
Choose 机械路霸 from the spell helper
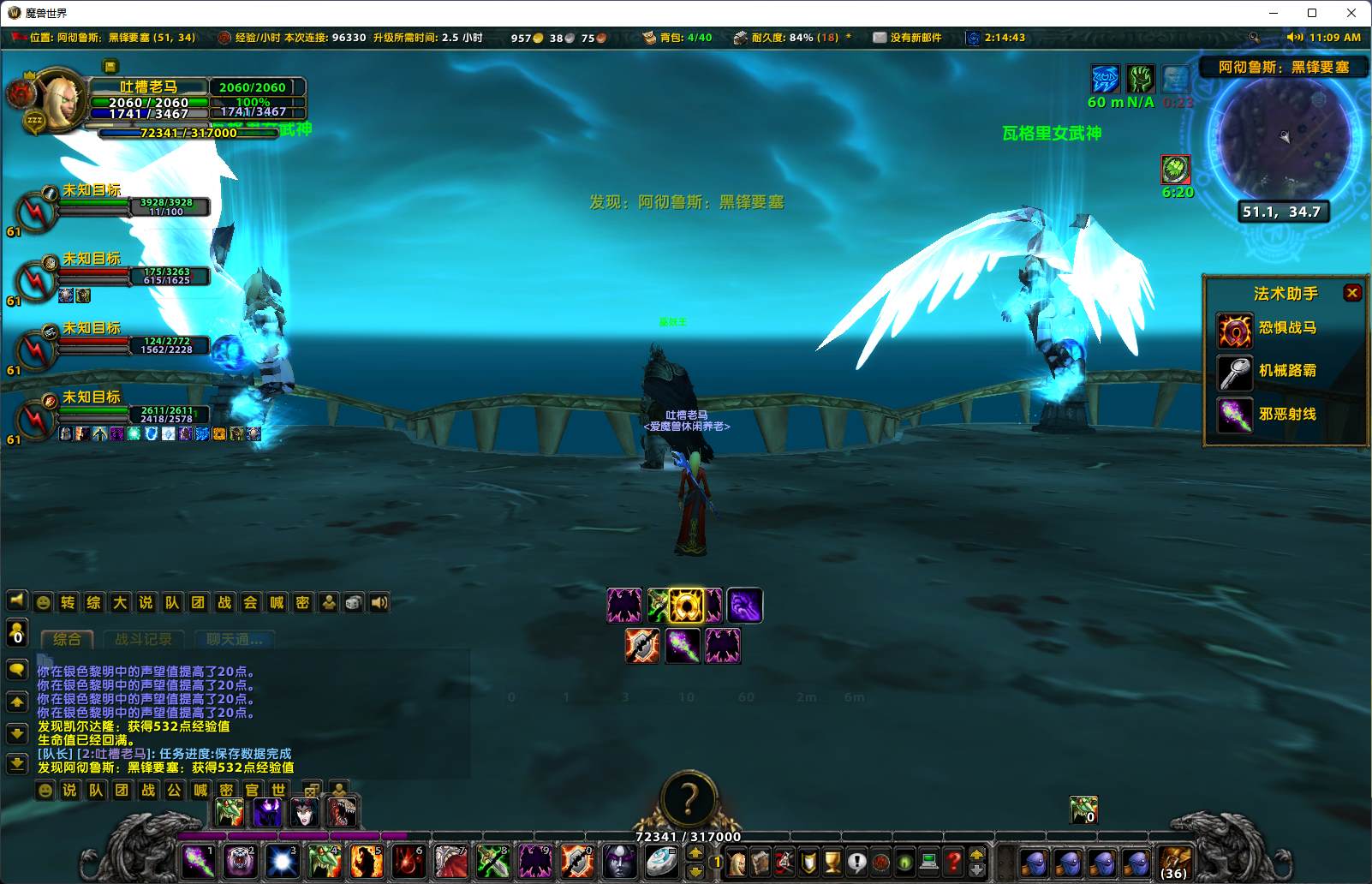click(x=1235, y=372)
